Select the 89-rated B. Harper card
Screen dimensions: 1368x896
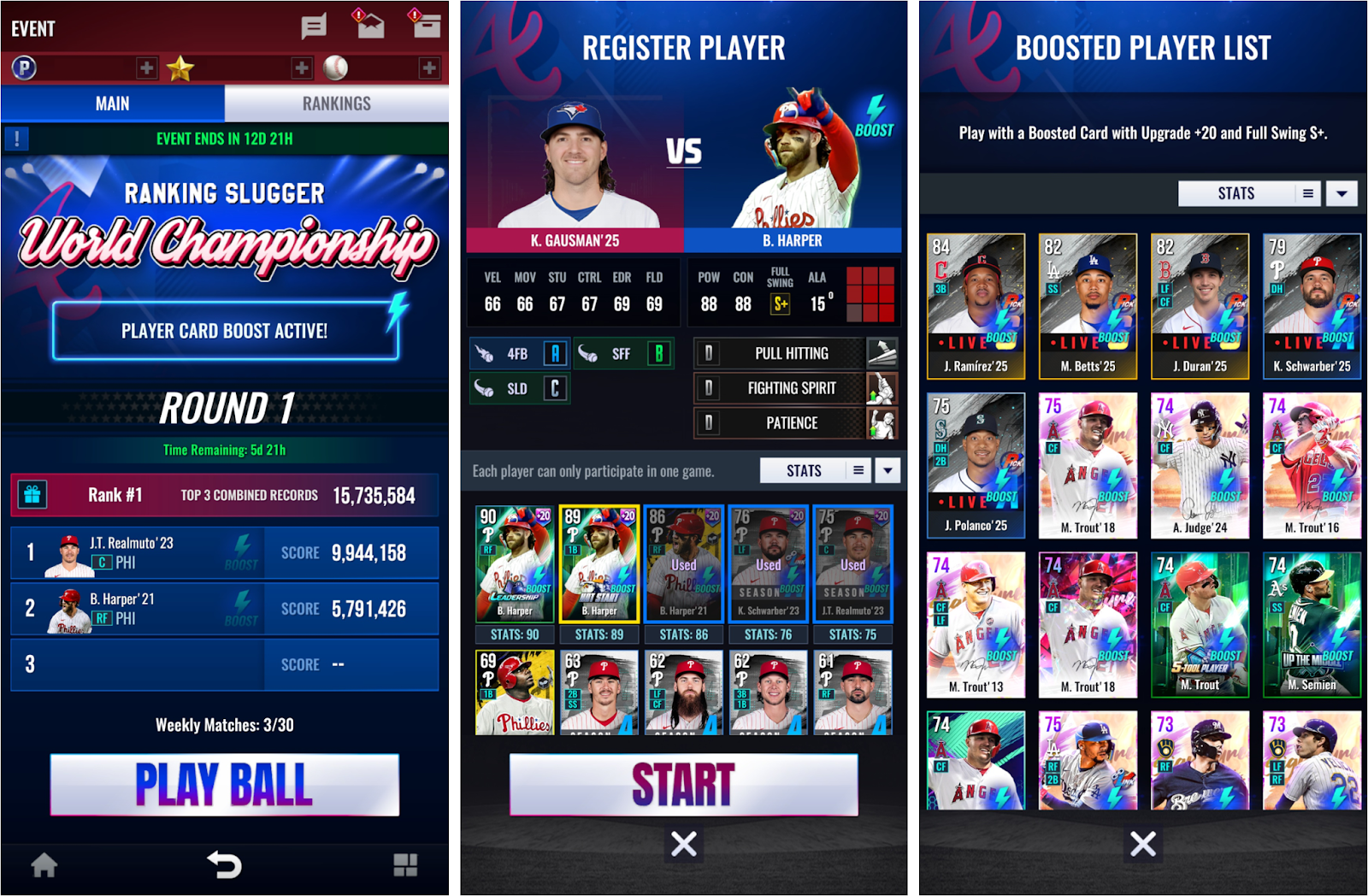coord(598,564)
